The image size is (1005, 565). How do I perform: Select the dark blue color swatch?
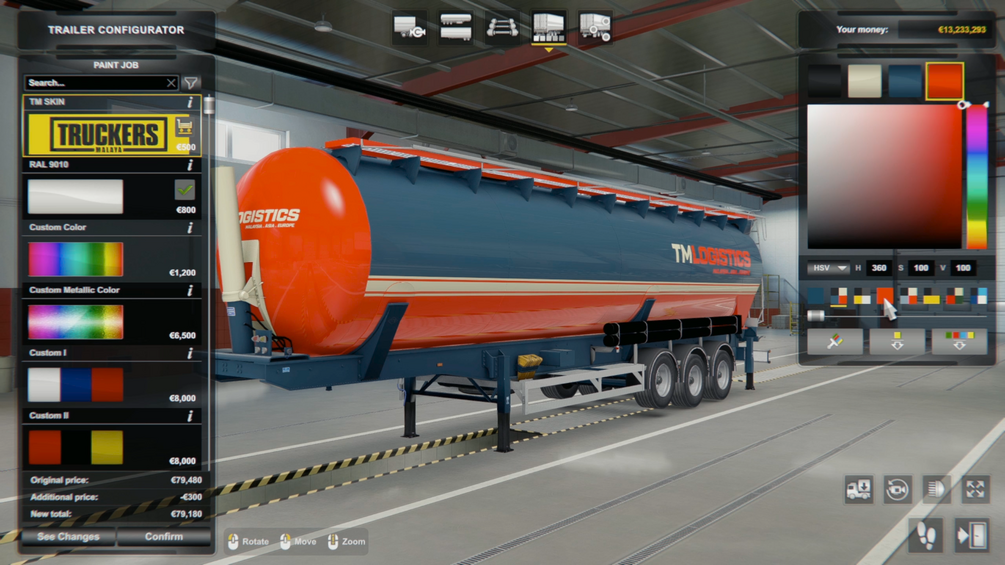point(904,81)
